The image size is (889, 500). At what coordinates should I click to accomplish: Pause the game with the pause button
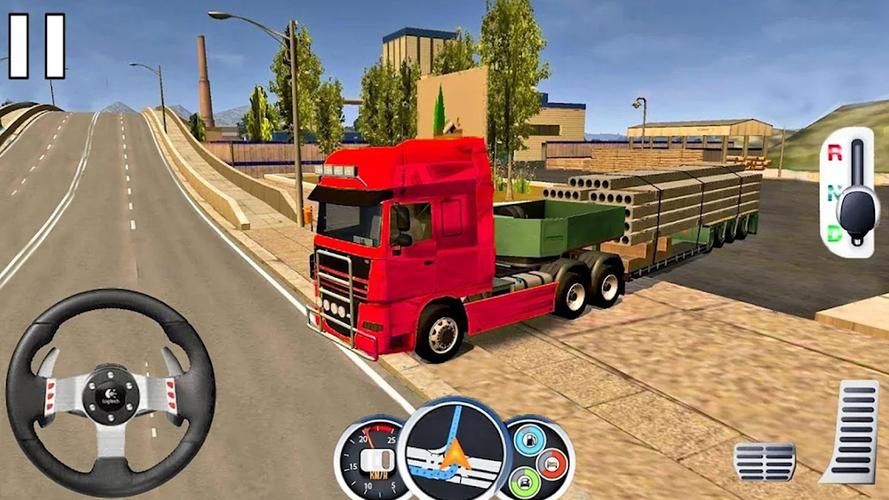coord(37,46)
